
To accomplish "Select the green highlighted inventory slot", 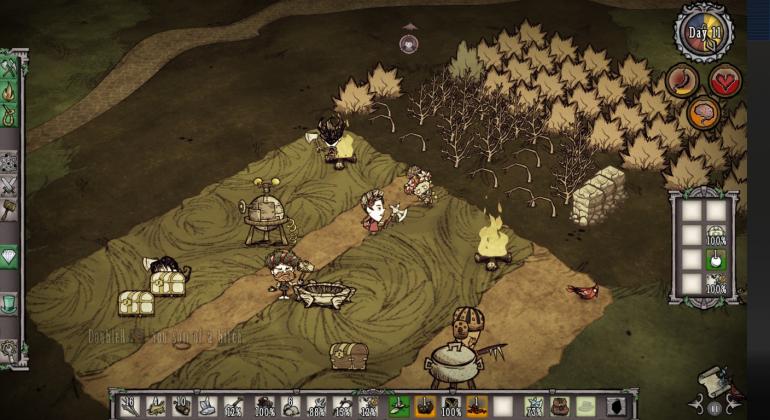I will [398, 406].
